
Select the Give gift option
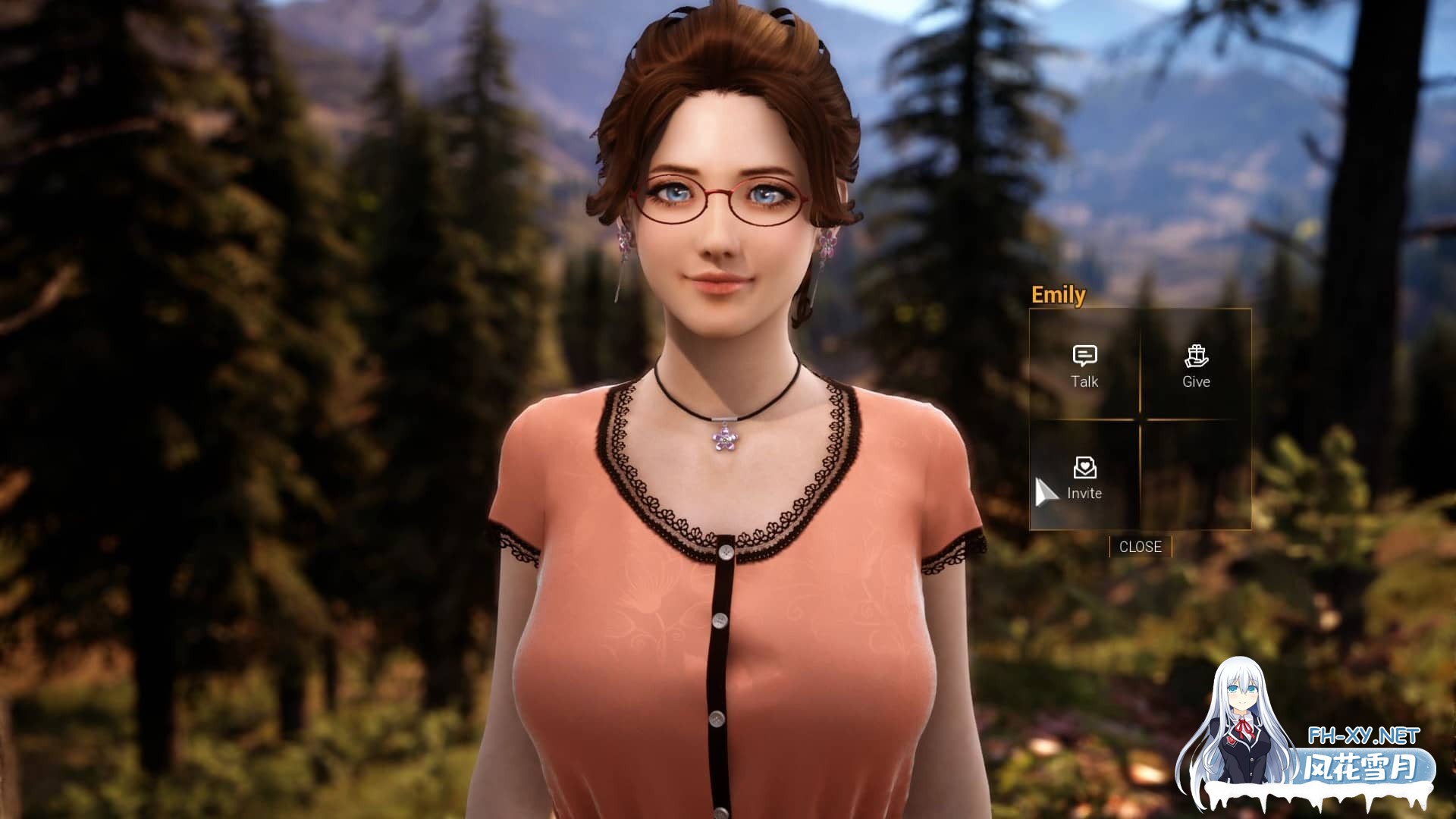[x=1196, y=366]
